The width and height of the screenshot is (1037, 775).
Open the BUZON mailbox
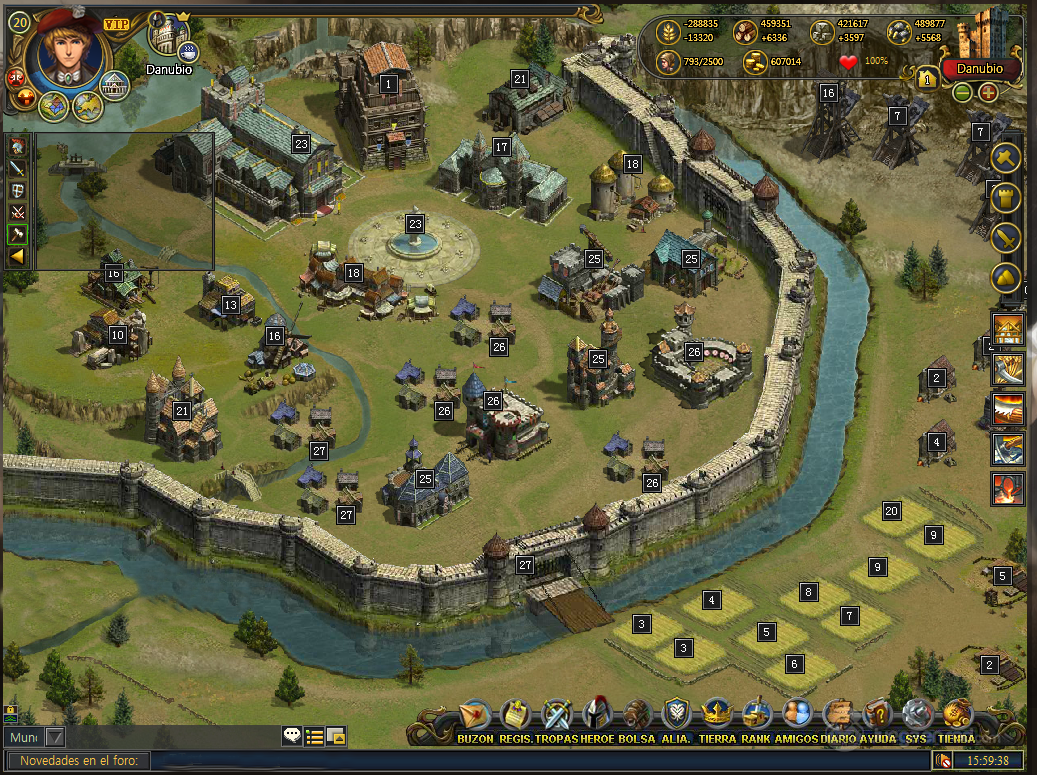475,716
